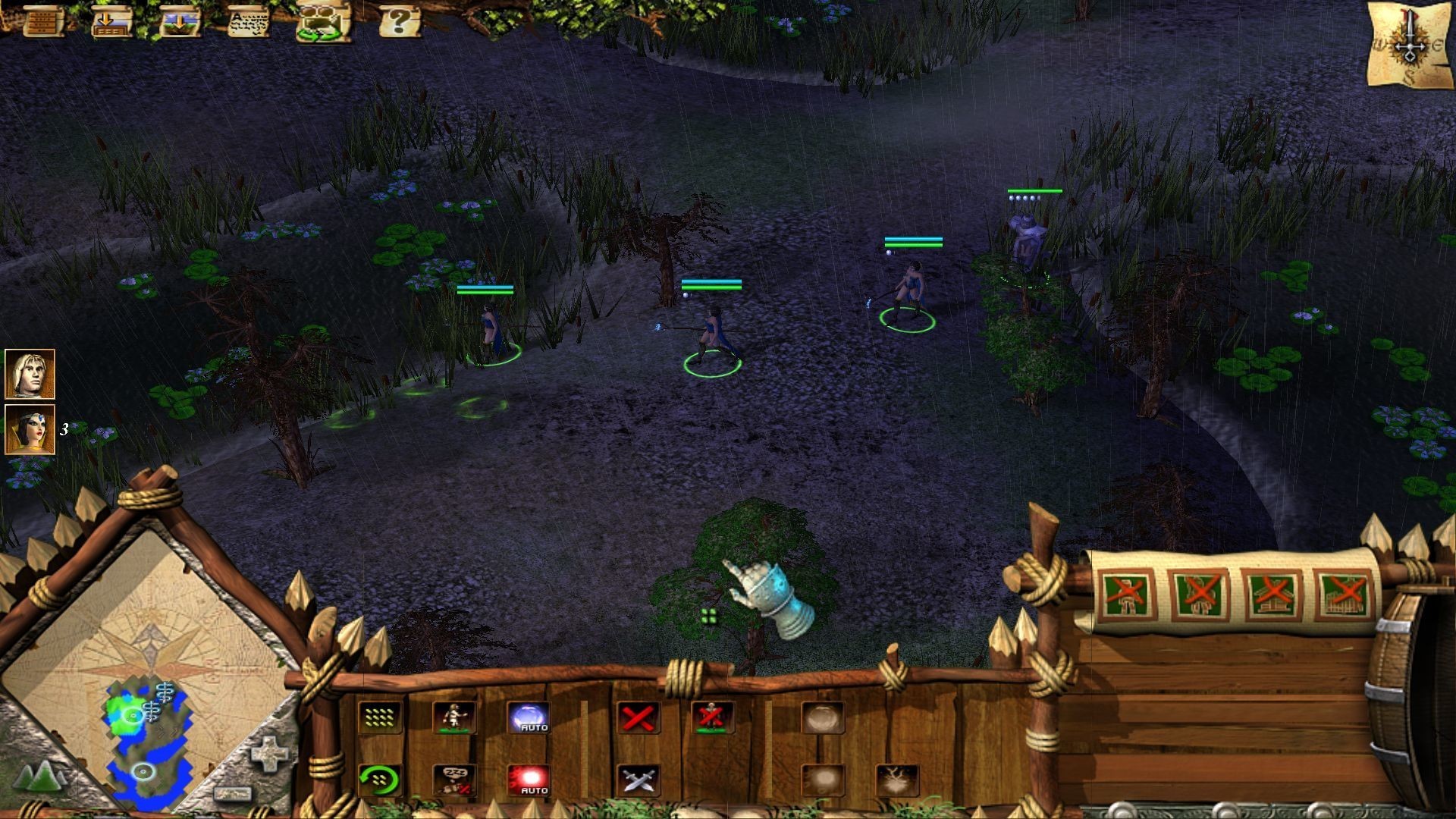Activate the green arrow rotate formation command

coord(380,780)
